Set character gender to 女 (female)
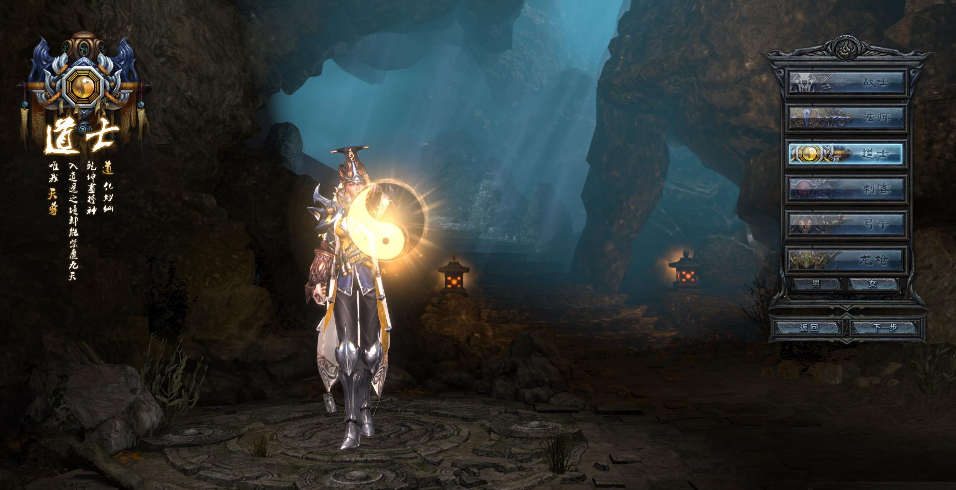The image size is (956, 490). tap(873, 285)
